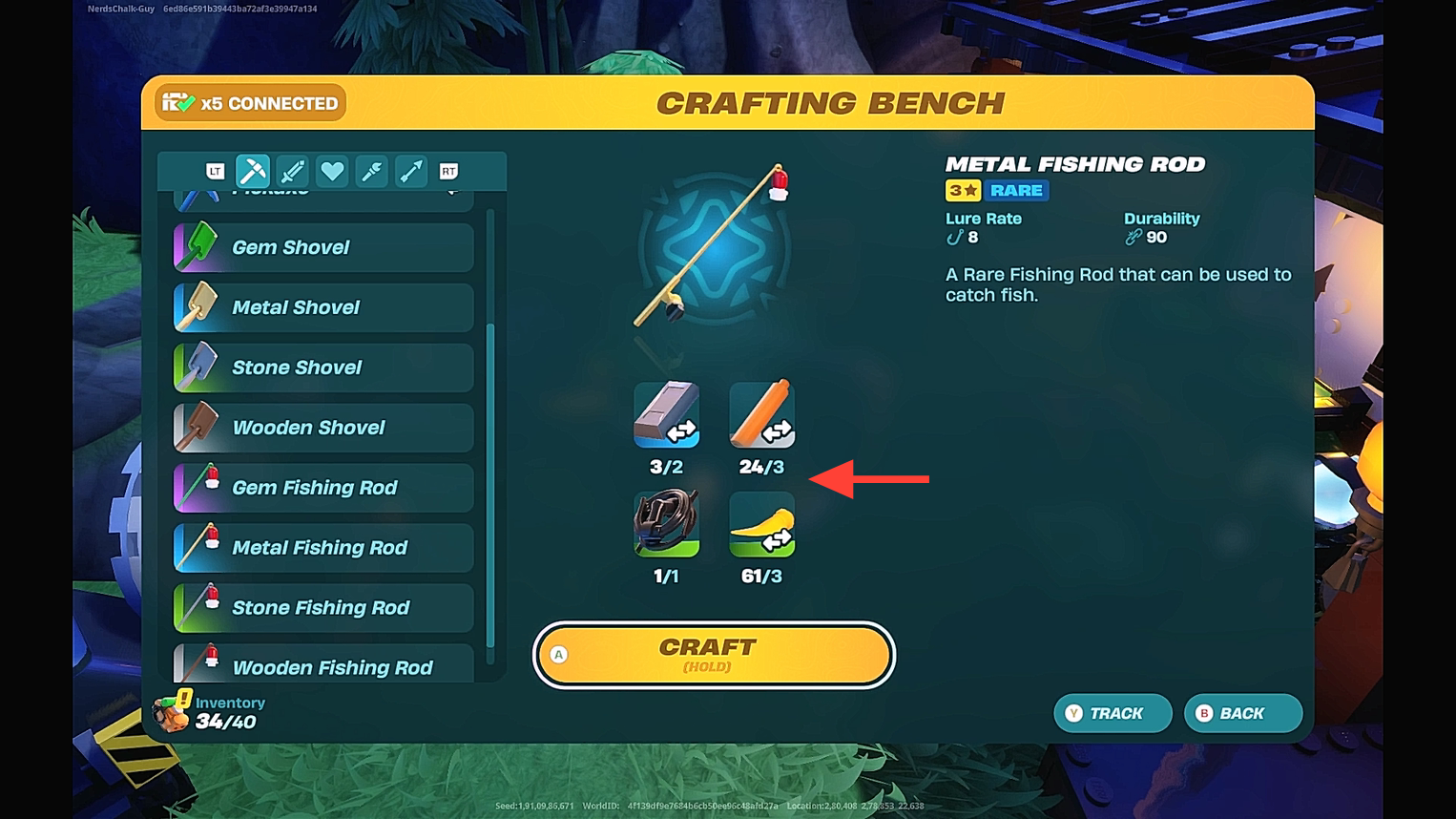1456x819 pixels.
Task: Choose Metal Shovel from the list
Action: pos(323,307)
